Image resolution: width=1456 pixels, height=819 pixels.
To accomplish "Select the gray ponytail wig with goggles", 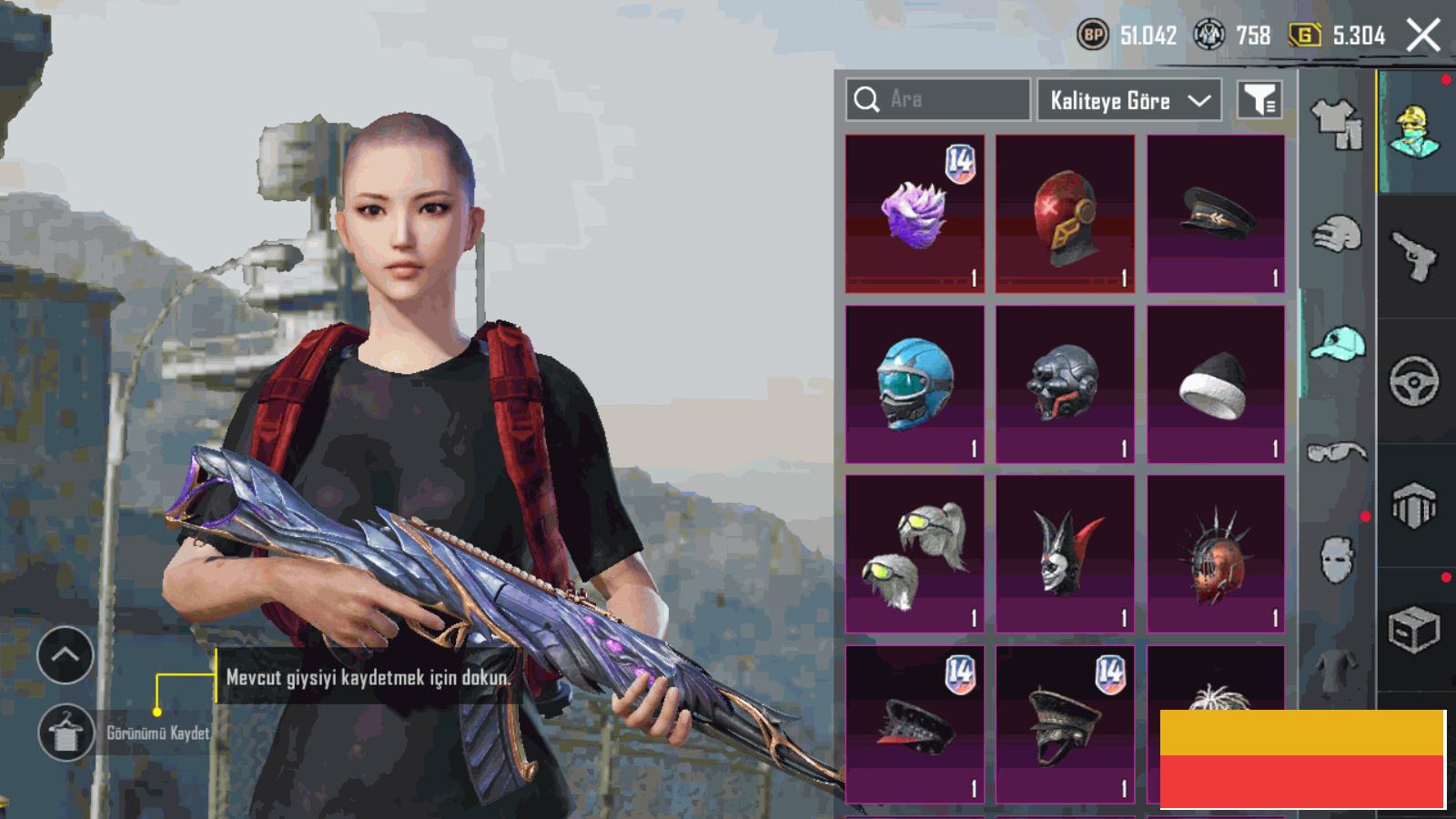I will [915, 553].
